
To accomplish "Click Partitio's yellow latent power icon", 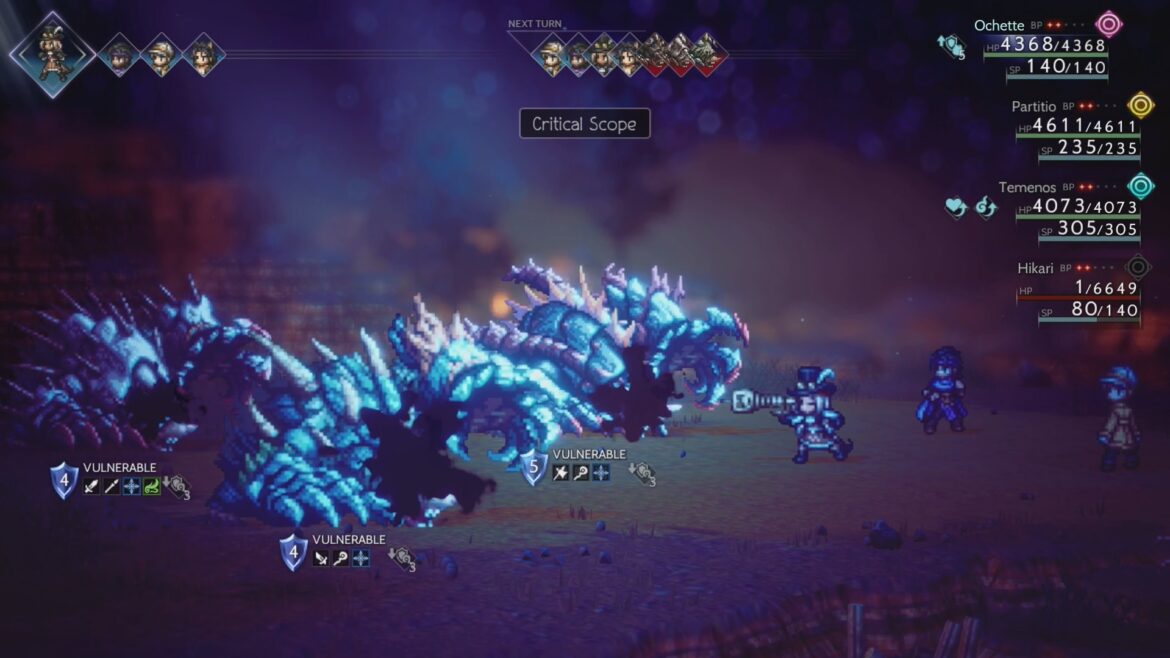I will click(x=1140, y=105).
